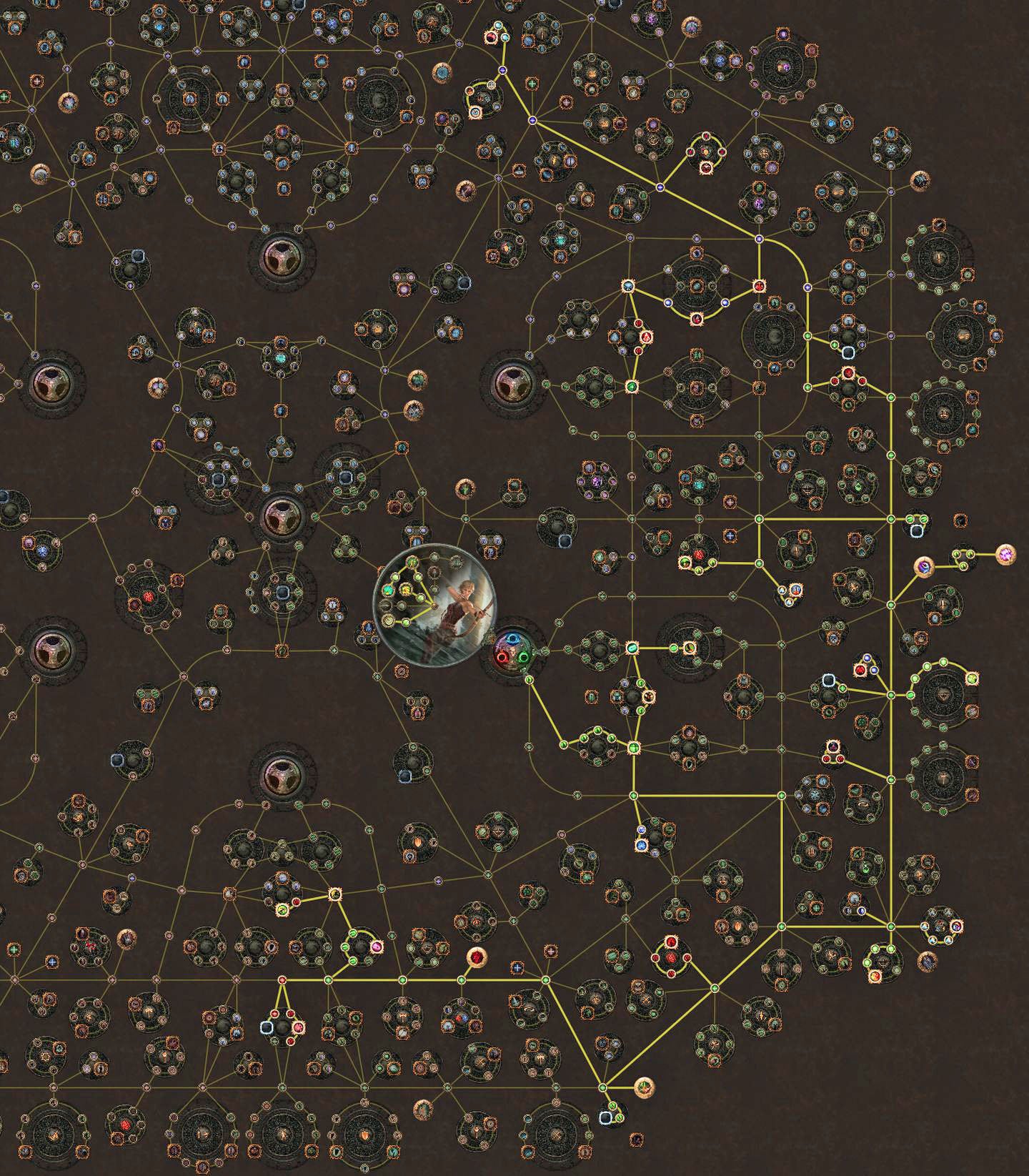Click the heart icon inside the large bottom-right wheel
The width and height of the screenshot is (1029, 1176).
943,779
